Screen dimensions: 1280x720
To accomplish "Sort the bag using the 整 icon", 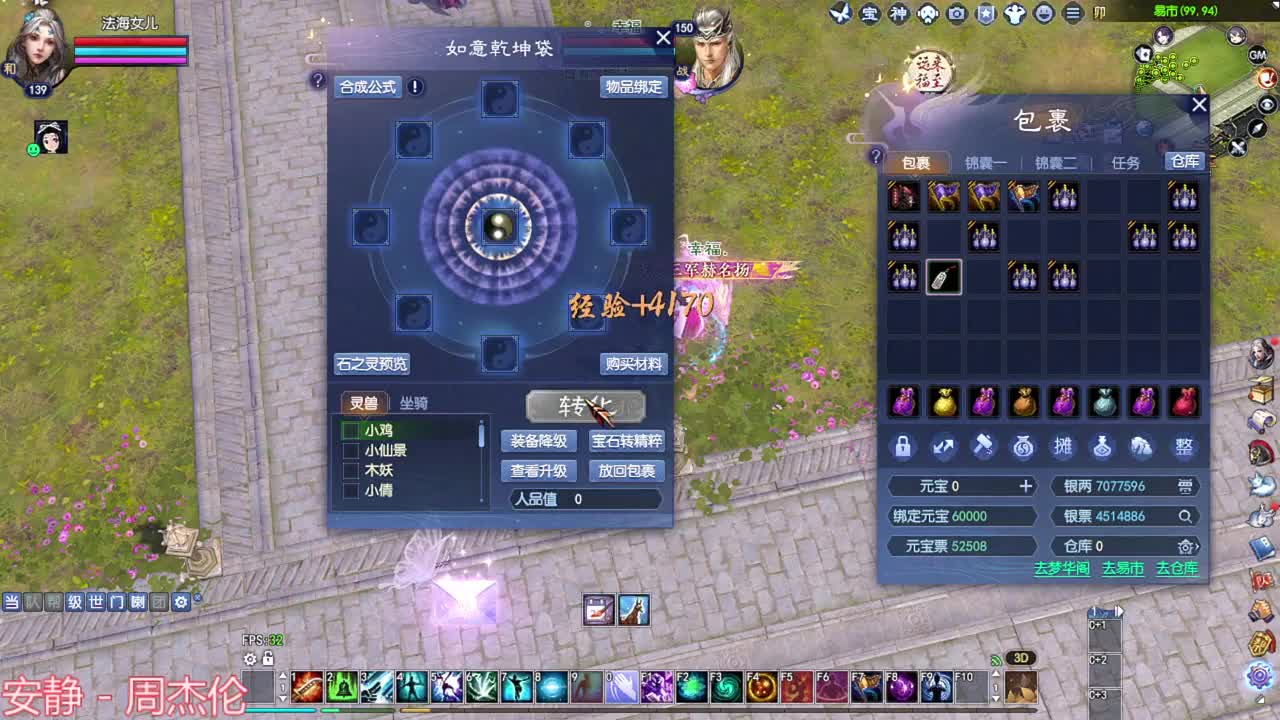I will coord(1185,448).
